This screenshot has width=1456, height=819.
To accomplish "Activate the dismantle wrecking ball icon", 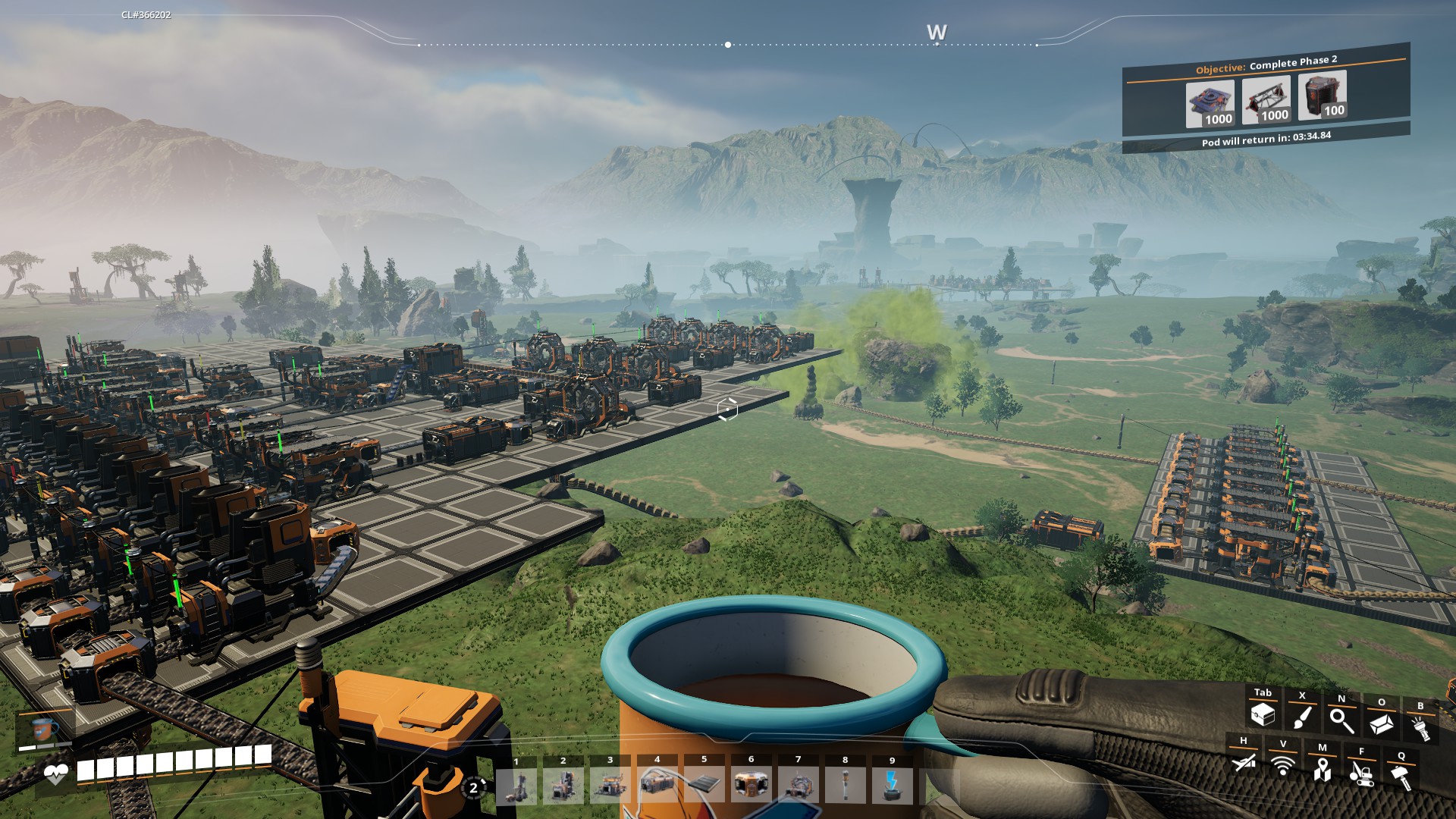I will click(1361, 773).
